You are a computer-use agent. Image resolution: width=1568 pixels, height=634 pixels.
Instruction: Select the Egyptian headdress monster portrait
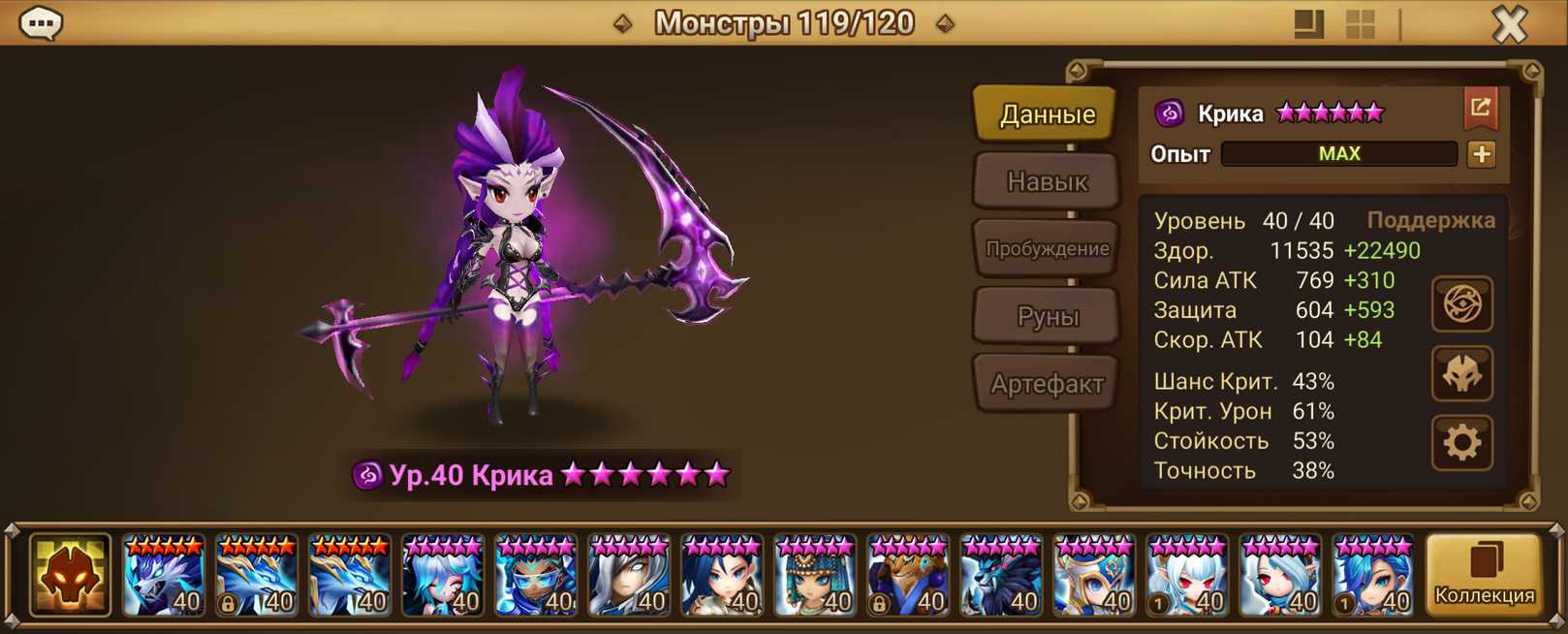pyautogui.click(x=815, y=577)
